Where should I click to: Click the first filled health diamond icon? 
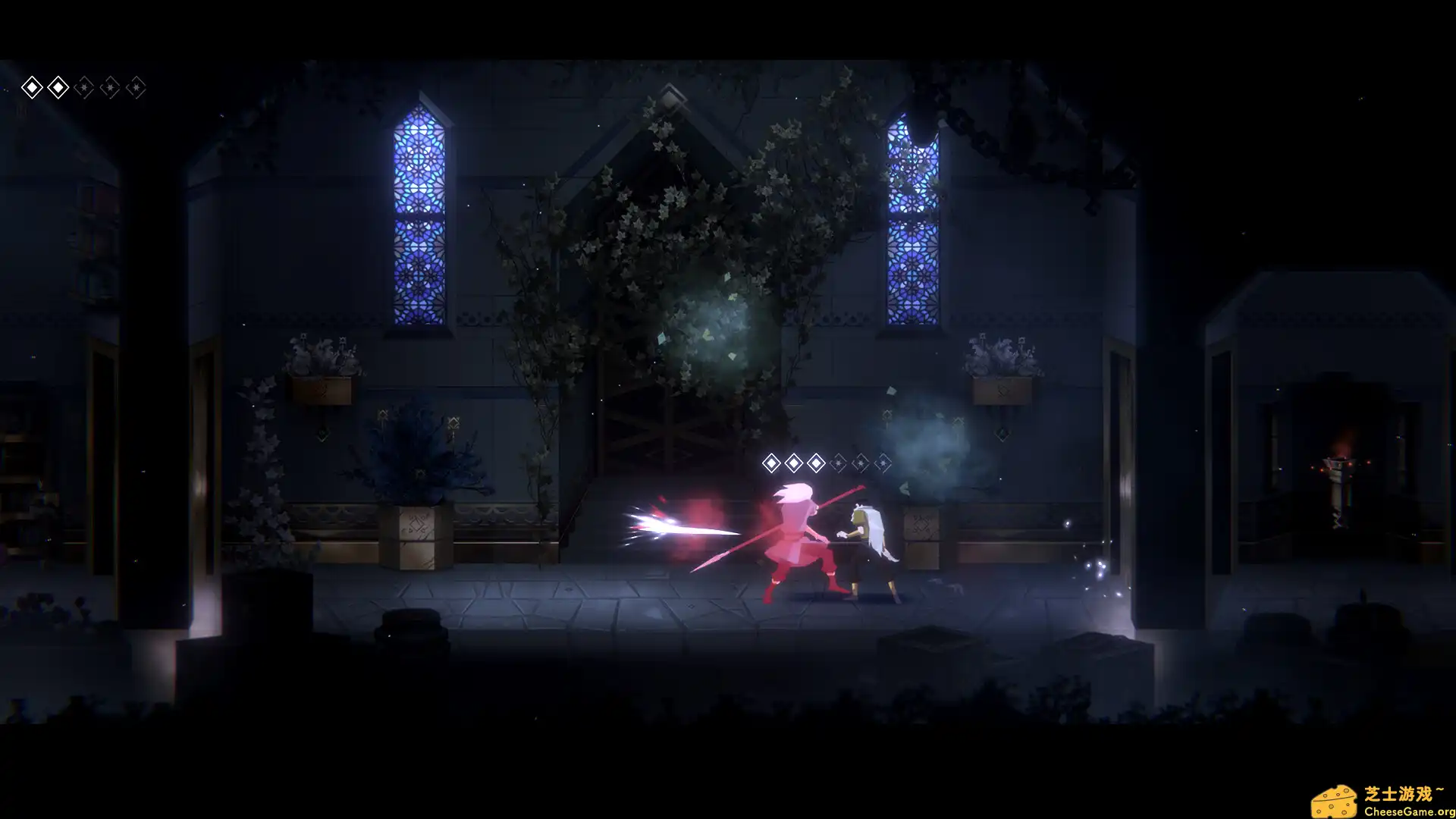pyautogui.click(x=32, y=87)
